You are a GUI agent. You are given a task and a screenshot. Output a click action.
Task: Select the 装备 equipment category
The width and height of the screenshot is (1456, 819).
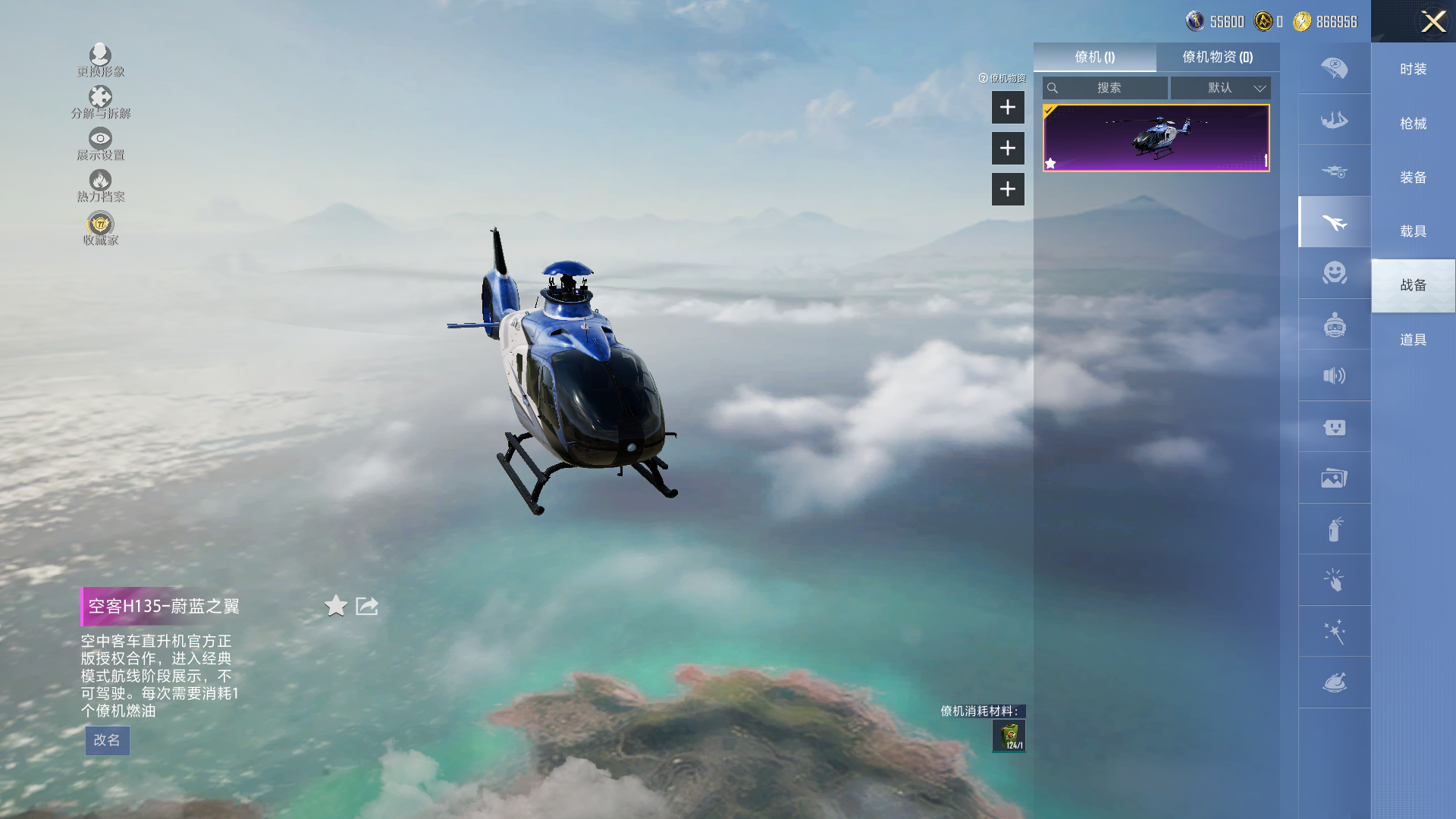pos(1413,177)
